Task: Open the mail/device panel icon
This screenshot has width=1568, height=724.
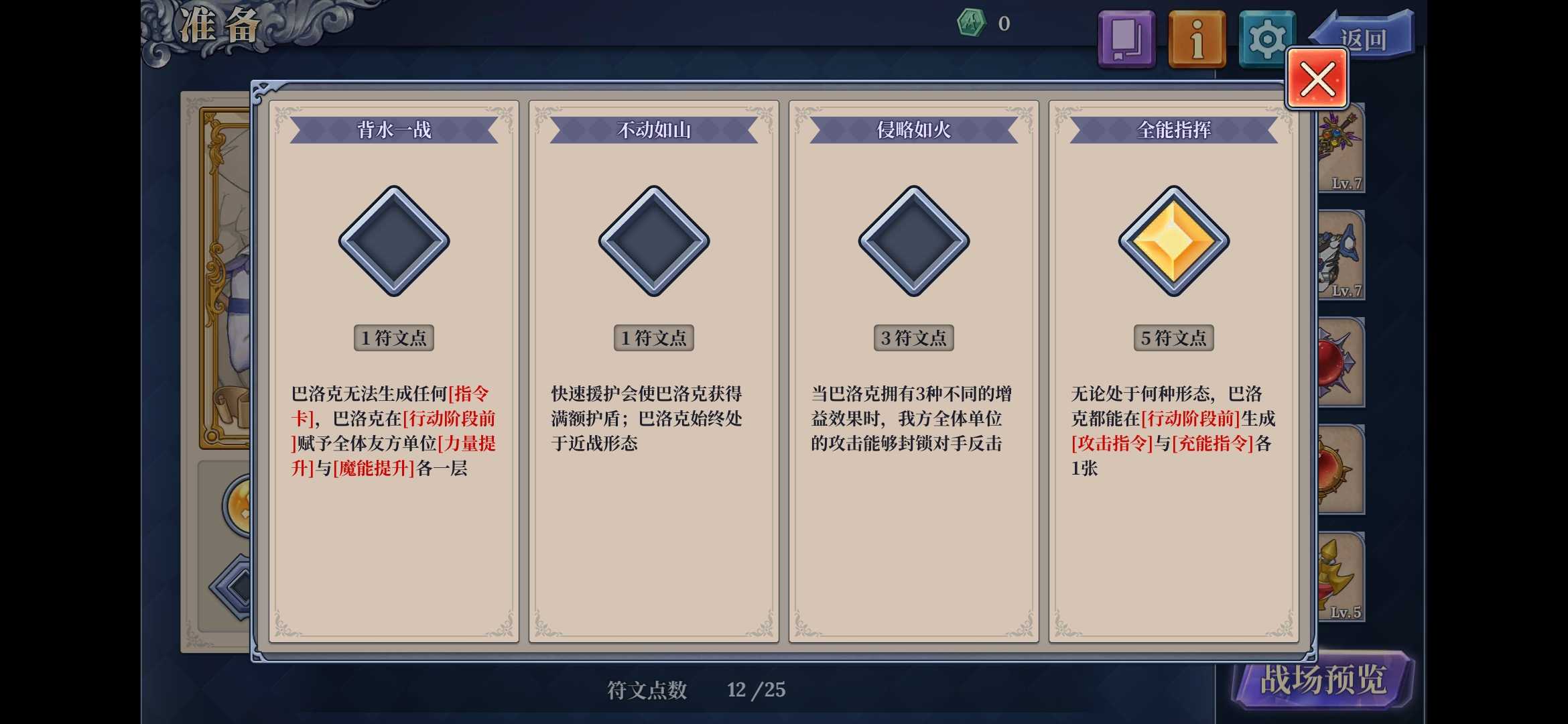Action: click(x=1126, y=38)
